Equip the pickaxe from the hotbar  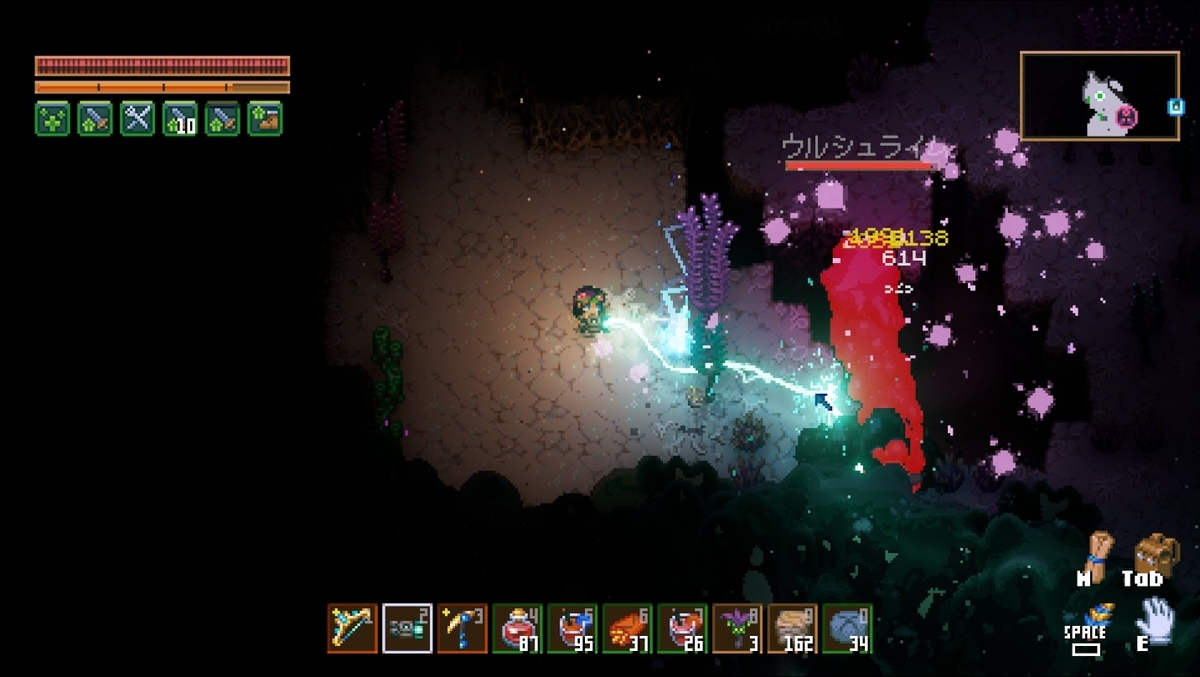[462, 628]
